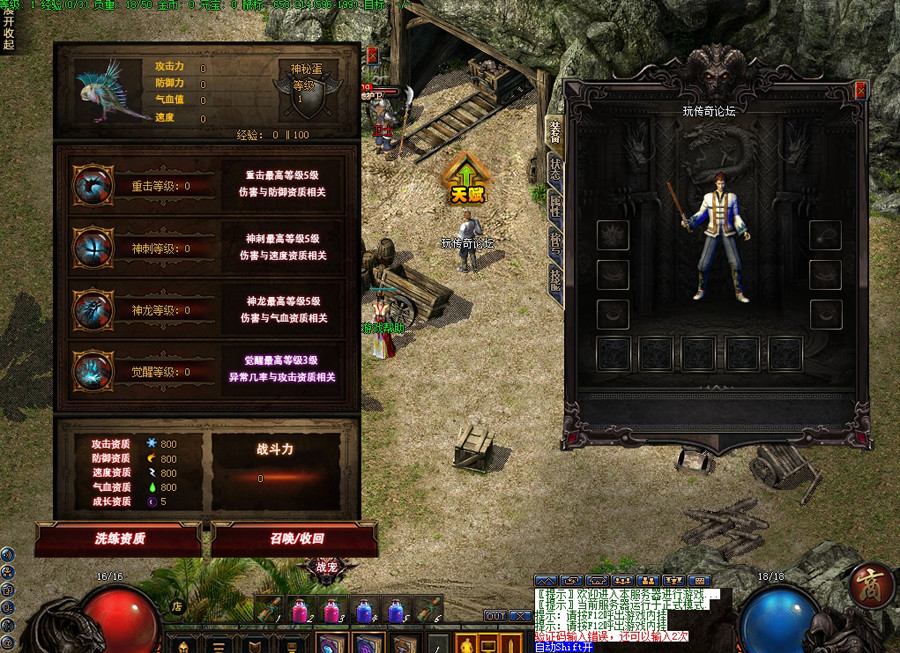Viewport: 900px width, 653px height.
Task: Use the scroll item in hotbar slot 1
Action: (x=266, y=609)
